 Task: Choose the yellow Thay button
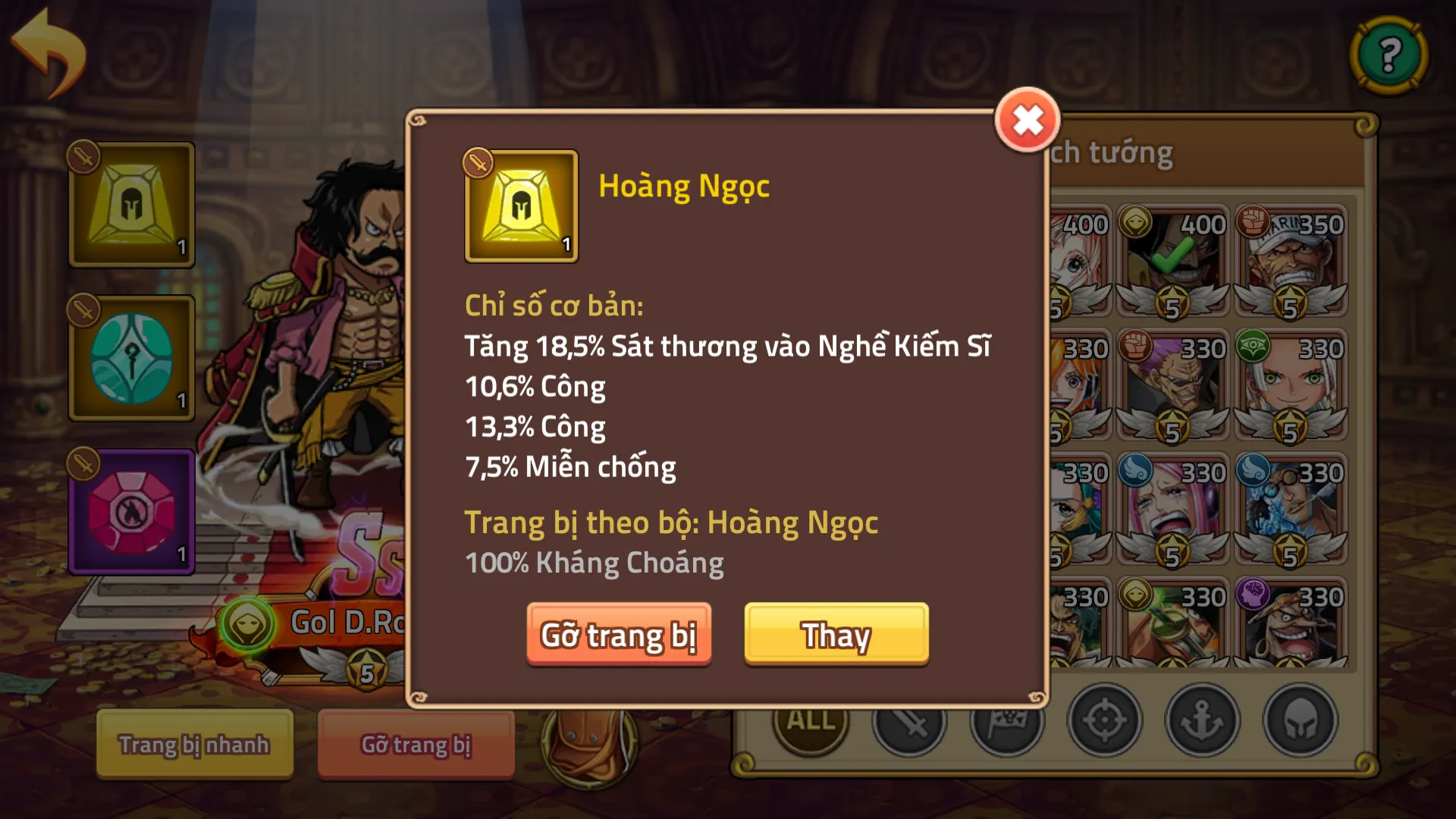[x=836, y=635]
